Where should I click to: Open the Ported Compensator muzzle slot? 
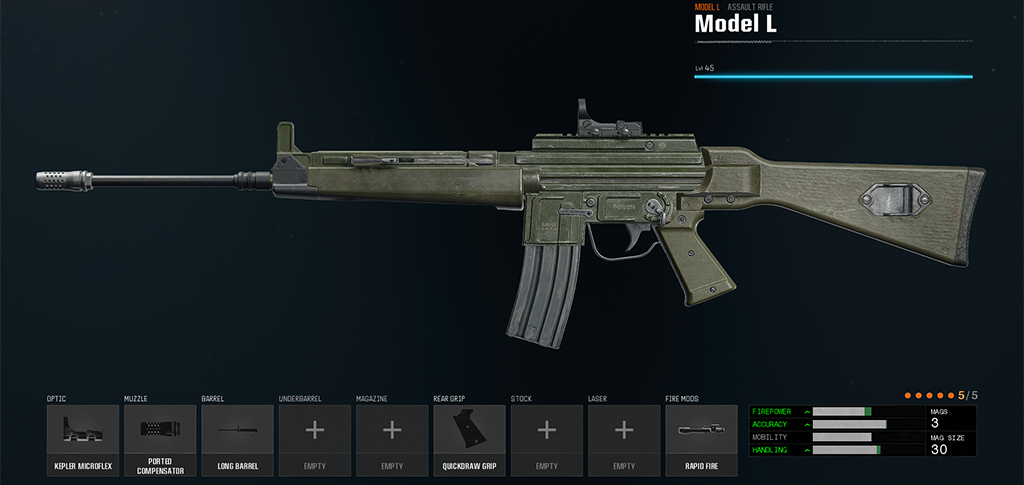160,440
